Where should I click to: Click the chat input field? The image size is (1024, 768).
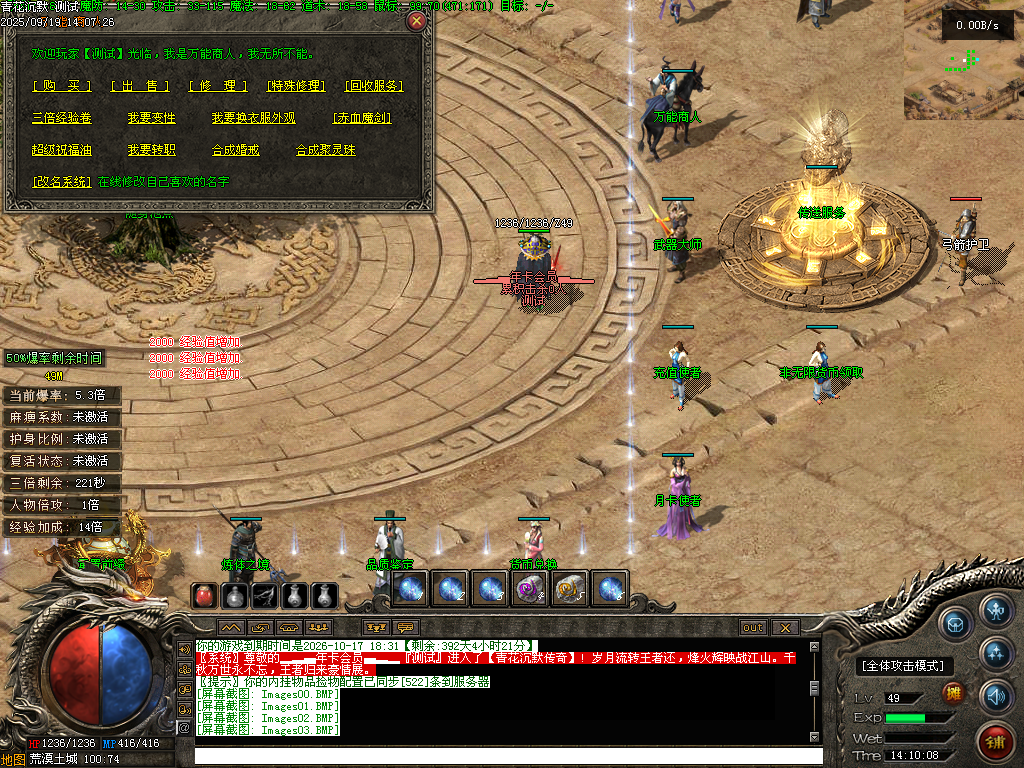pos(508,755)
